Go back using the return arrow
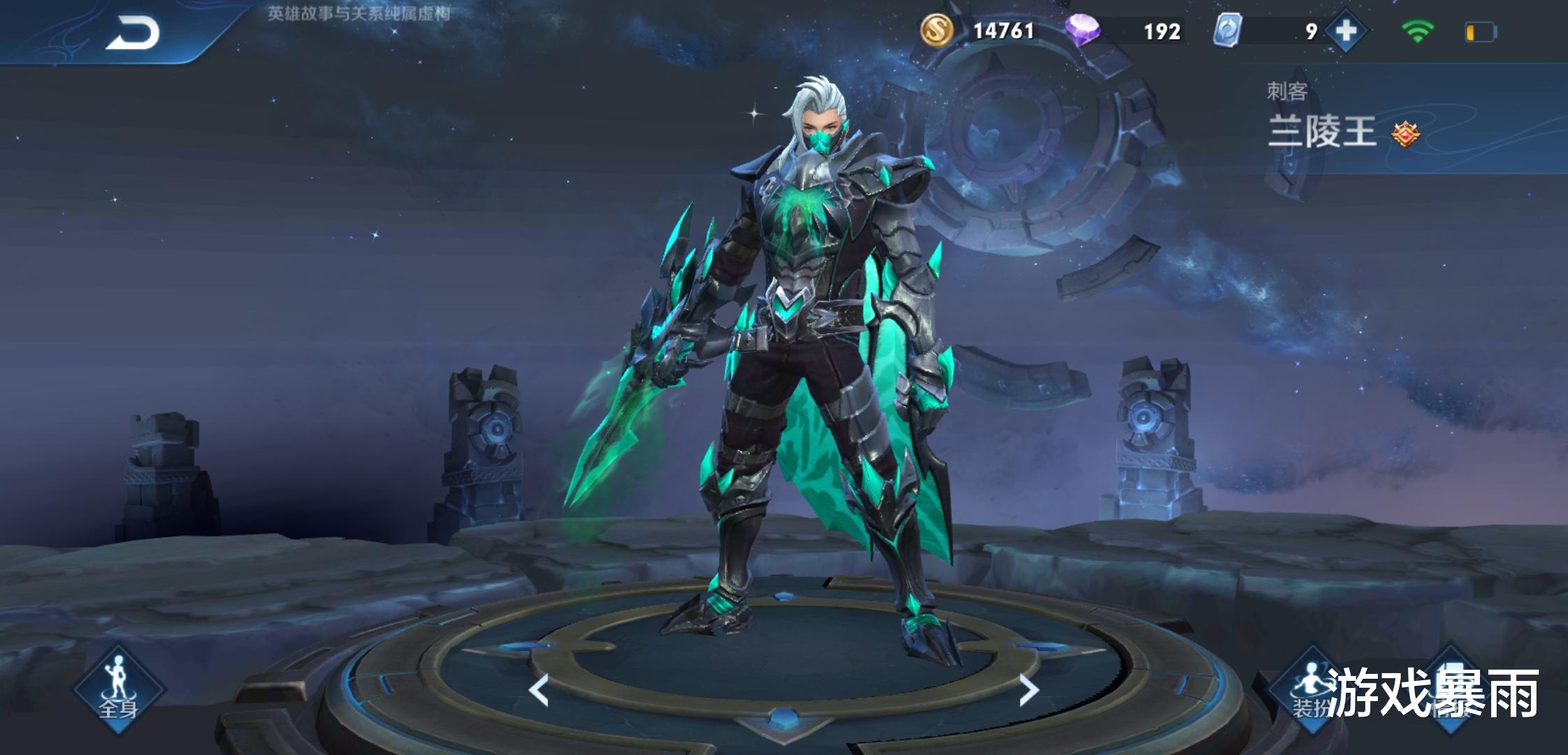Viewport: 1568px width, 755px height. pyautogui.click(x=133, y=34)
